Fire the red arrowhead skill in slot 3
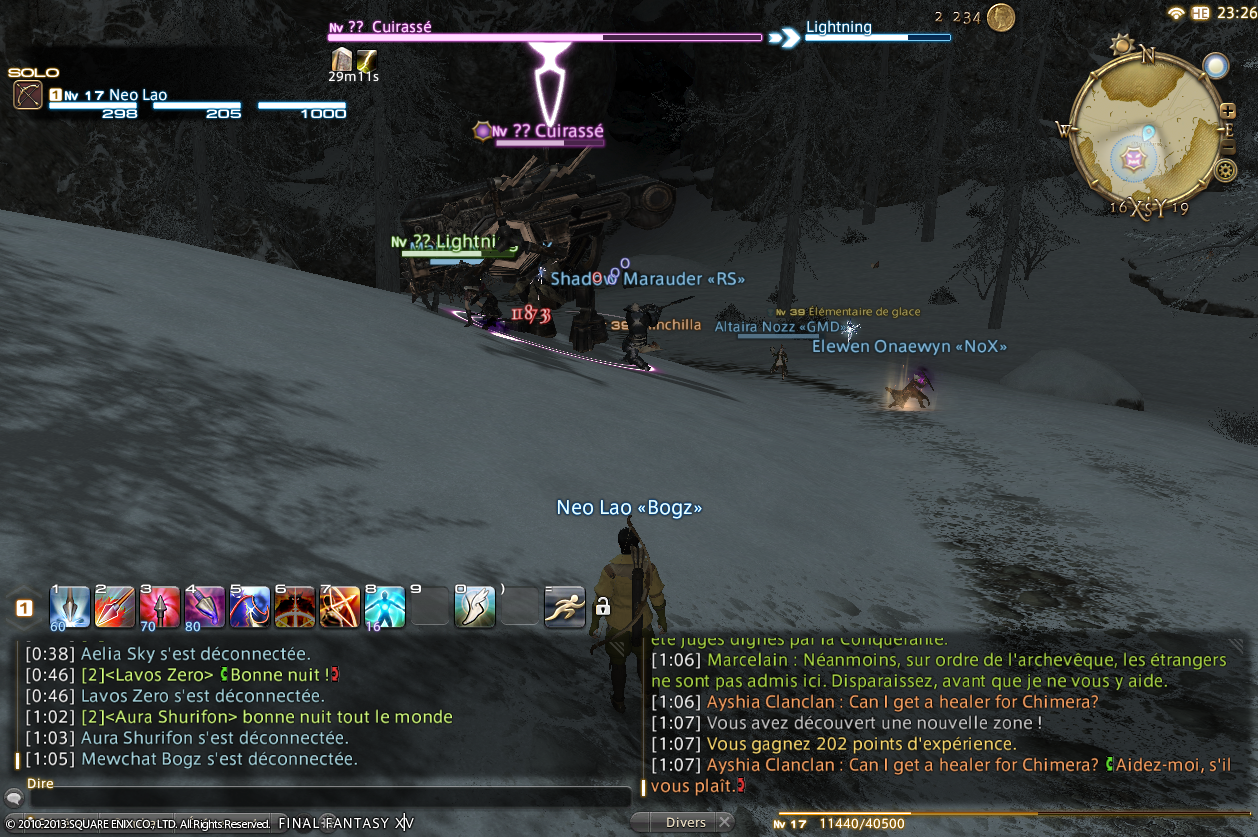Image resolution: width=1258 pixels, height=837 pixels. click(x=160, y=606)
